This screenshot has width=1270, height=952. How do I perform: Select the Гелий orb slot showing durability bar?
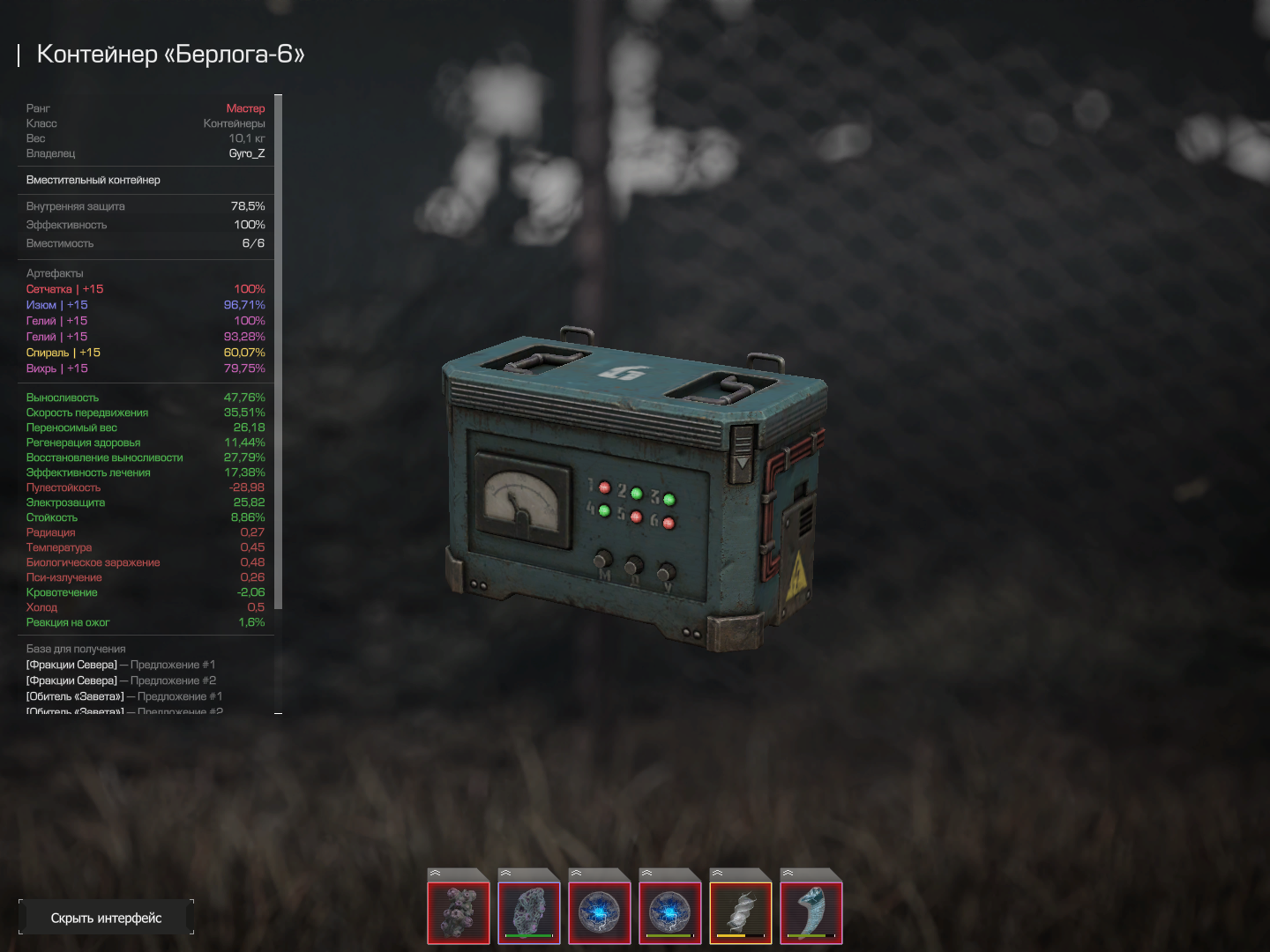click(670, 912)
